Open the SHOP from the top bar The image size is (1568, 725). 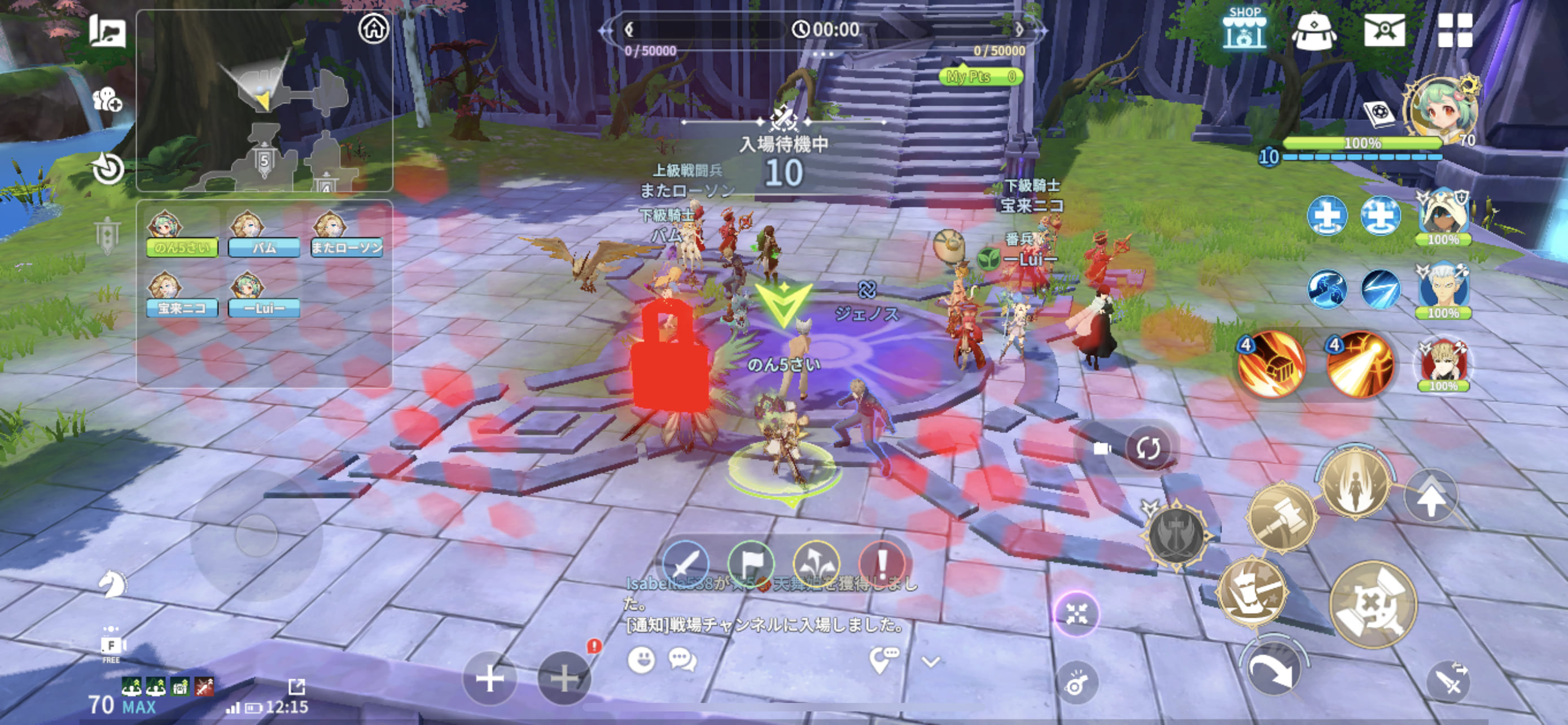pos(1244,29)
